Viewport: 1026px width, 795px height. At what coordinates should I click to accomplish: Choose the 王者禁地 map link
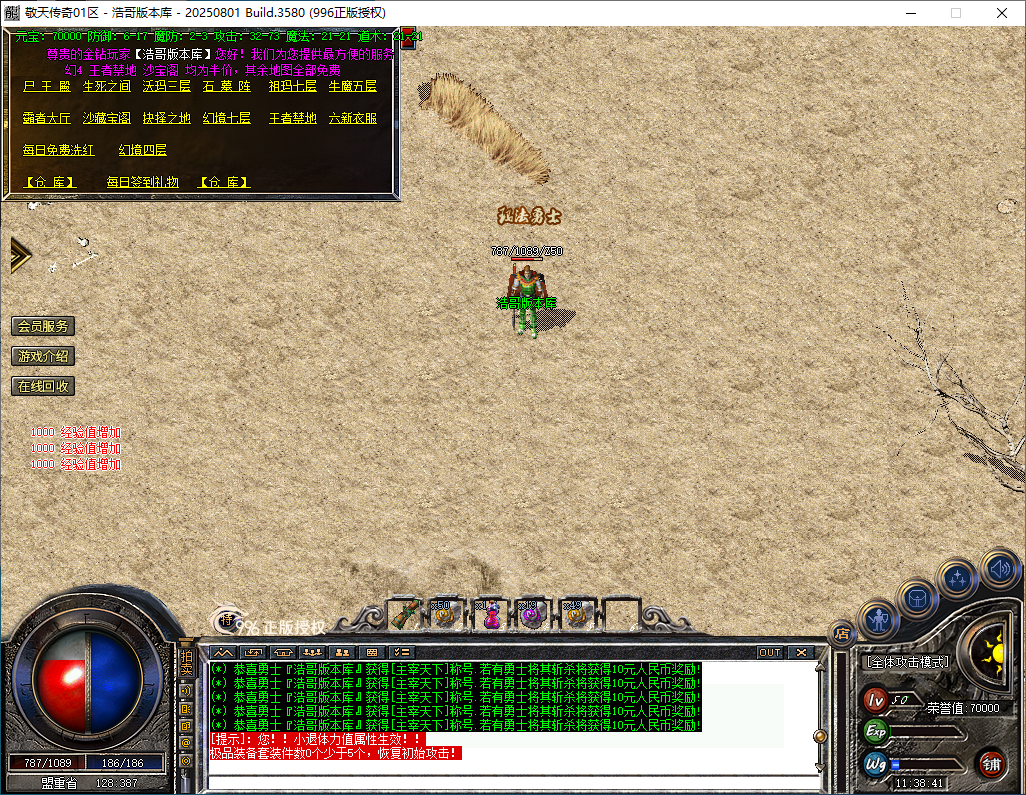tap(292, 118)
